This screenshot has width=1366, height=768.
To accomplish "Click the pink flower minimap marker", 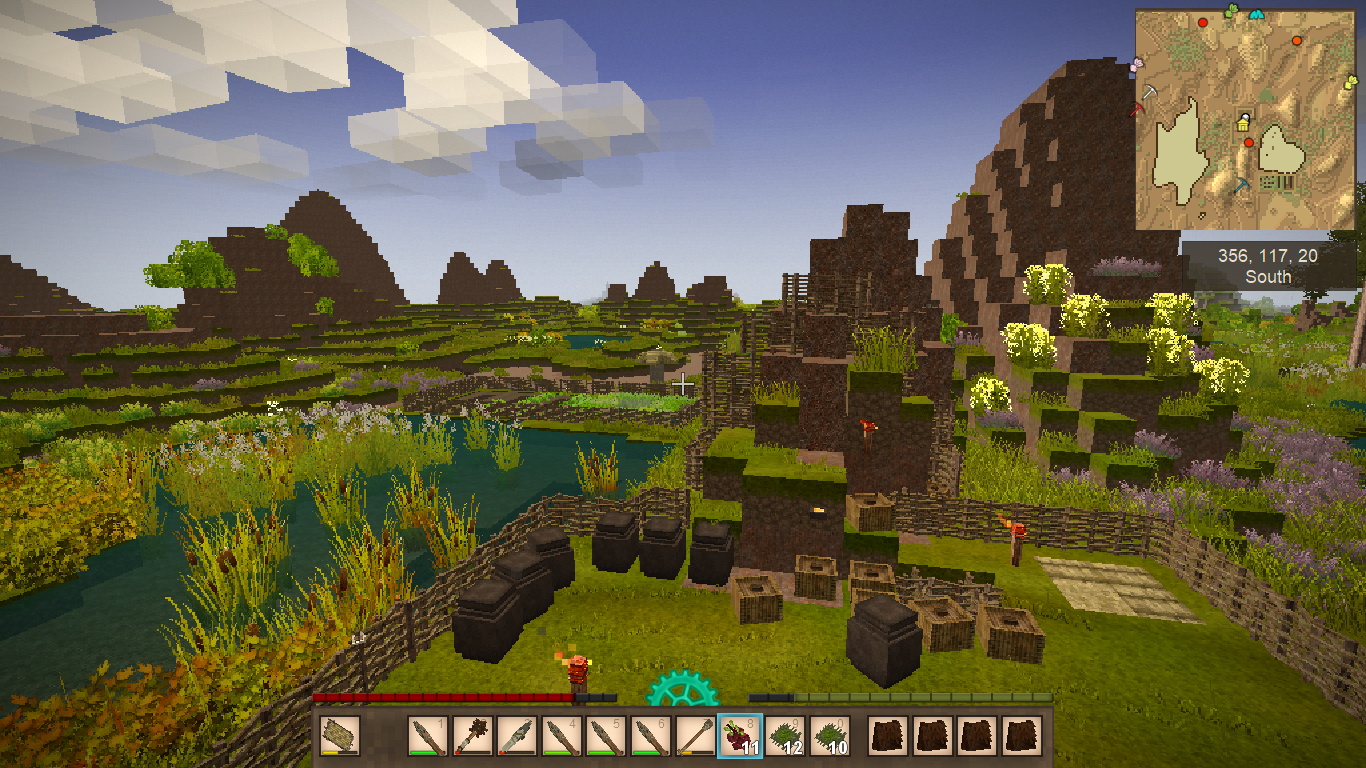I will [1136, 65].
